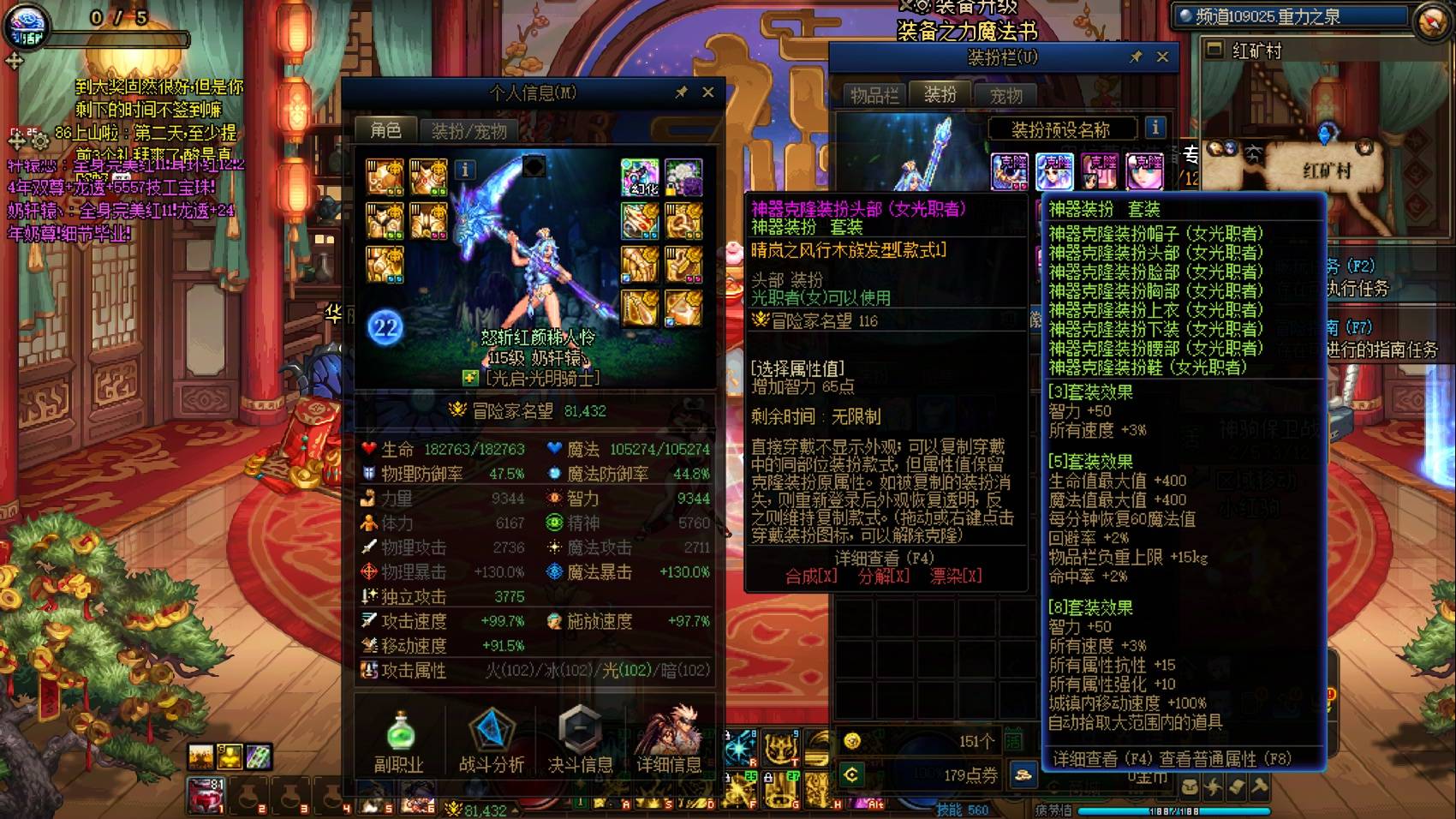Click the i info icon beside 装扮预设名称

pyautogui.click(x=1155, y=129)
